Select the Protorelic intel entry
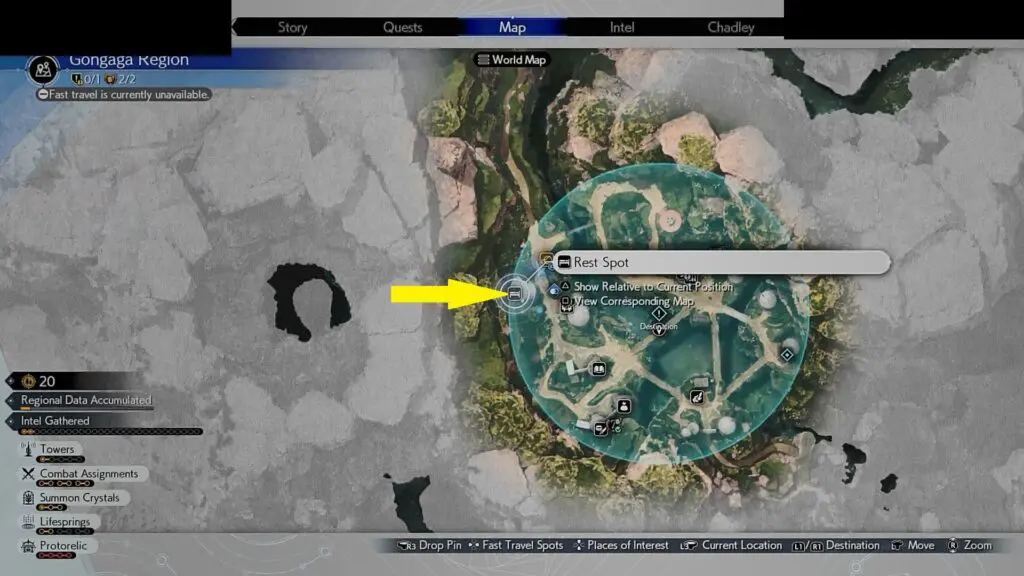1024x576 pixels. click(64, 546)
